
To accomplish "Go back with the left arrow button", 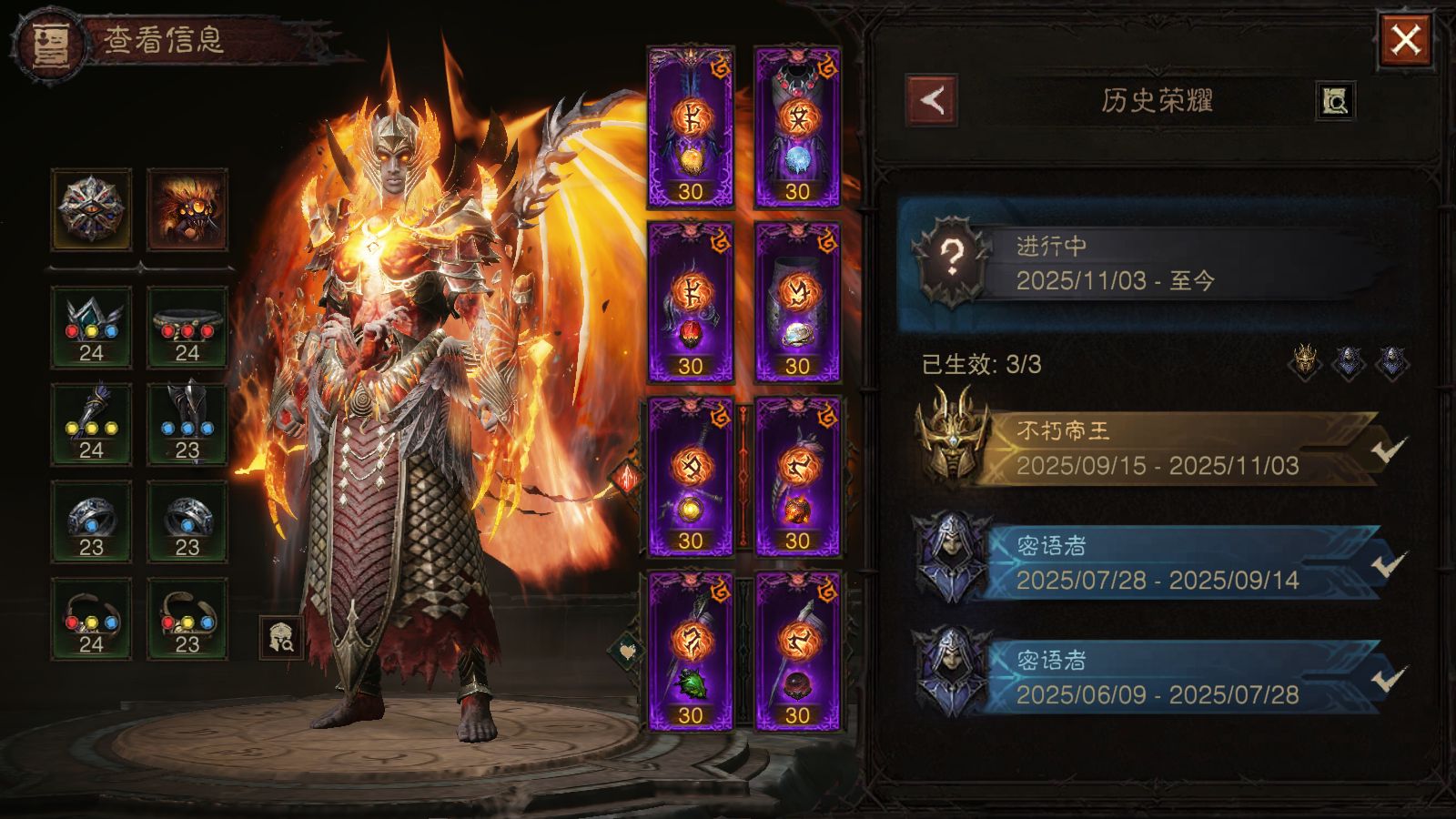I will tap(932, 100).
